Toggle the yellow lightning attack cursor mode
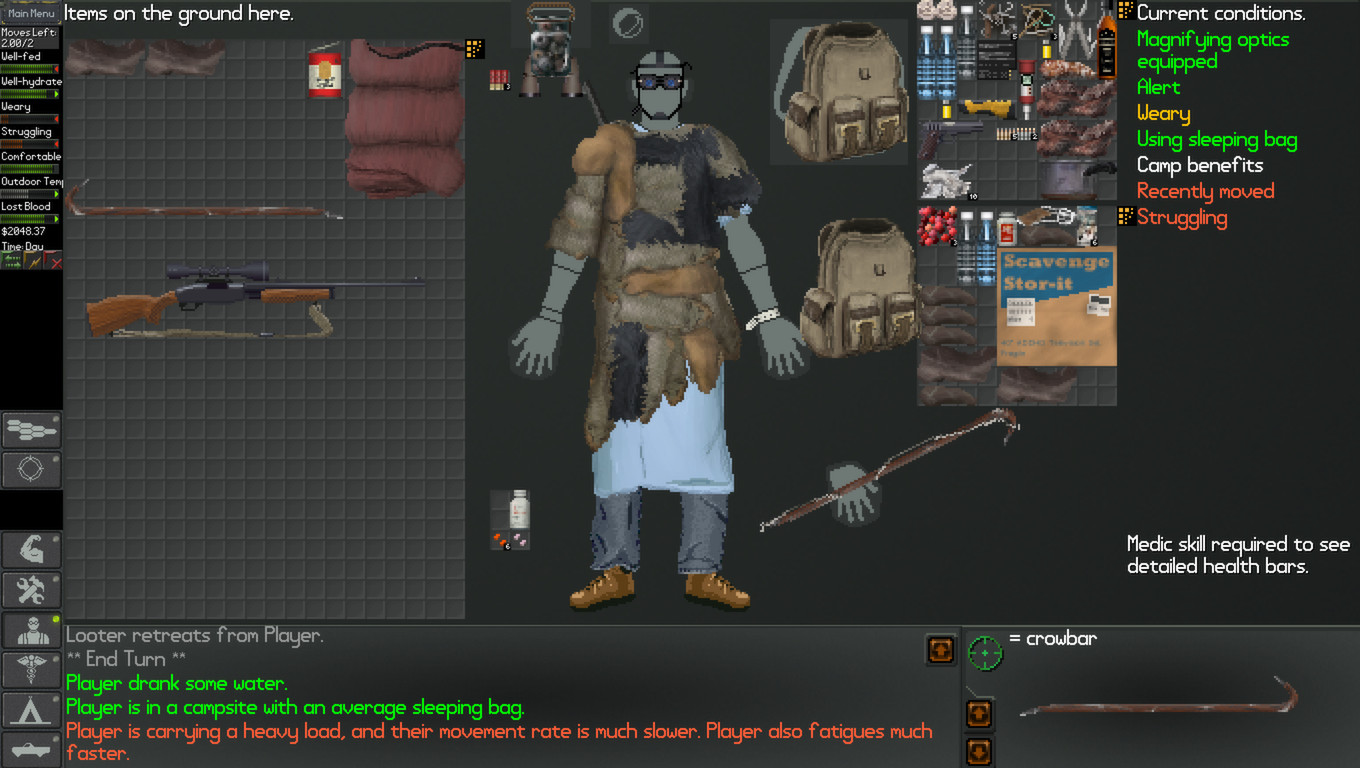 32,259
